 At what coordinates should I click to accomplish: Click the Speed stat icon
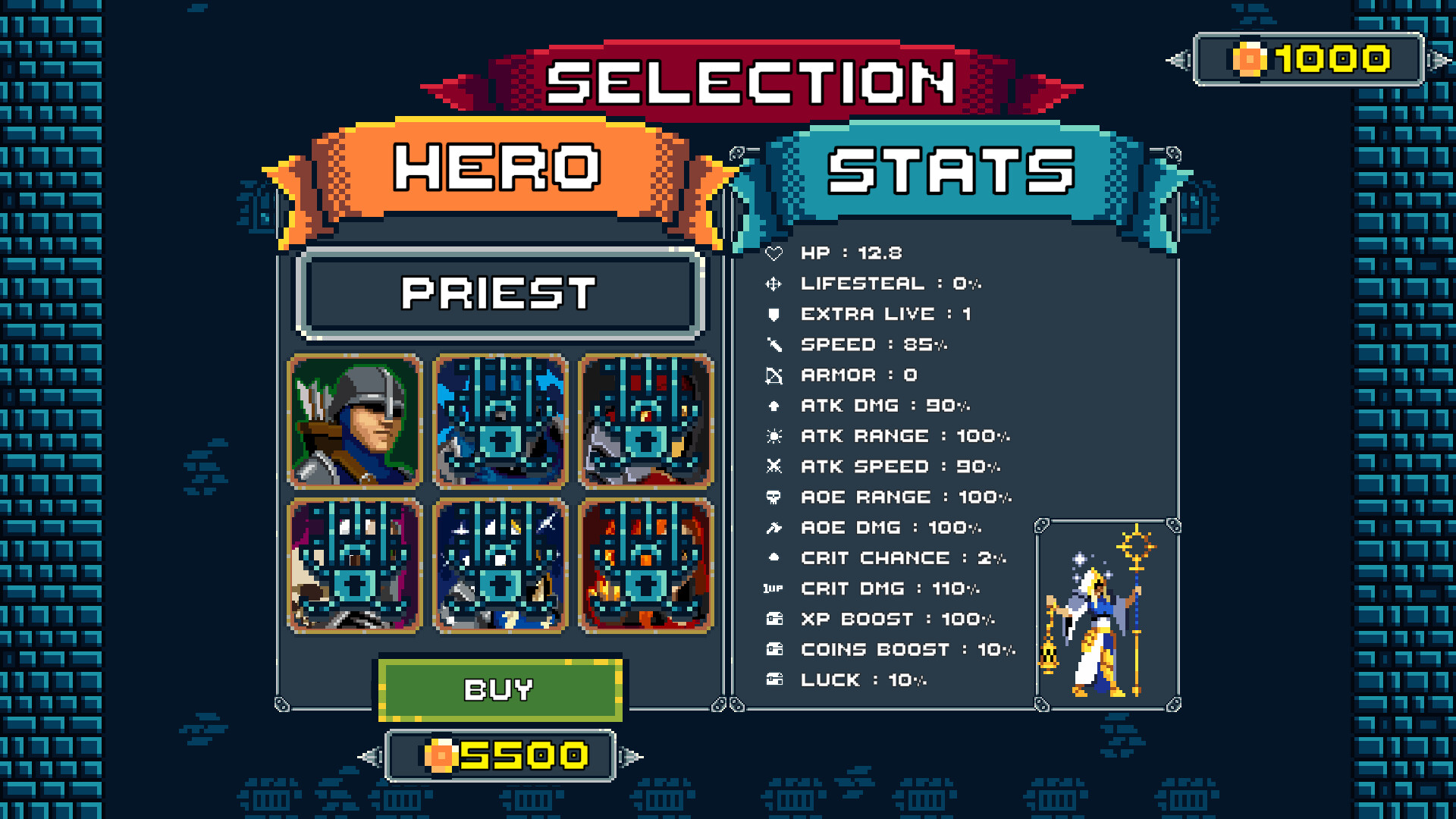(x=775, y=344)
